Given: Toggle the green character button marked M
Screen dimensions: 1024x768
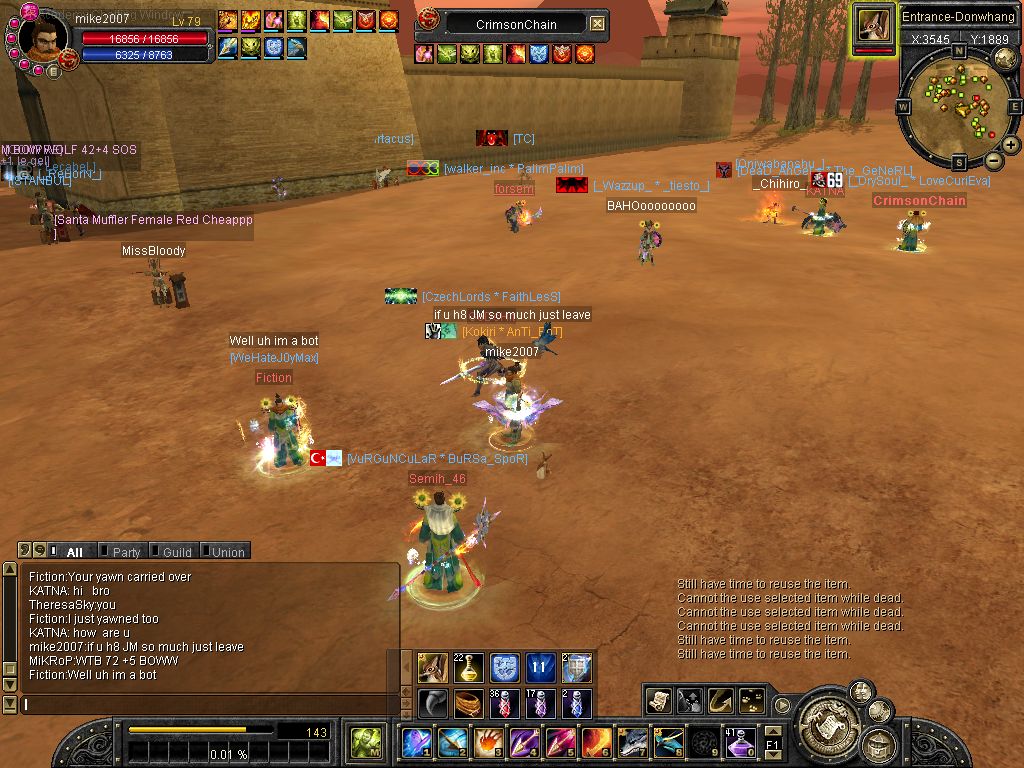Looking at the screenshot, I should 364,743.
